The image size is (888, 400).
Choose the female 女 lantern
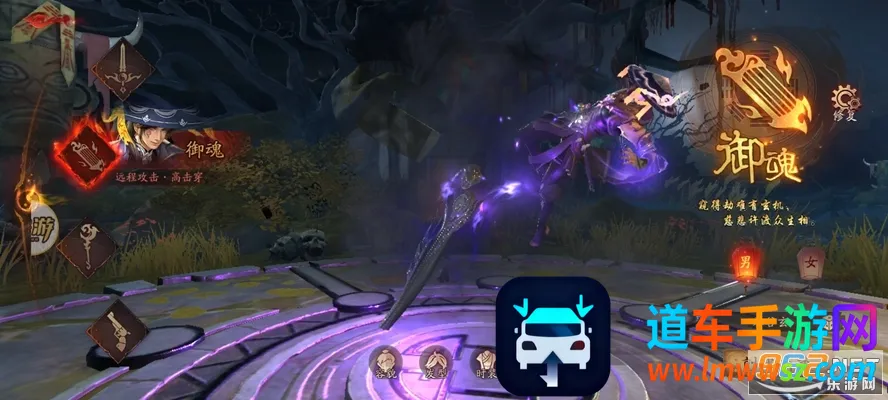coord(811,261)
